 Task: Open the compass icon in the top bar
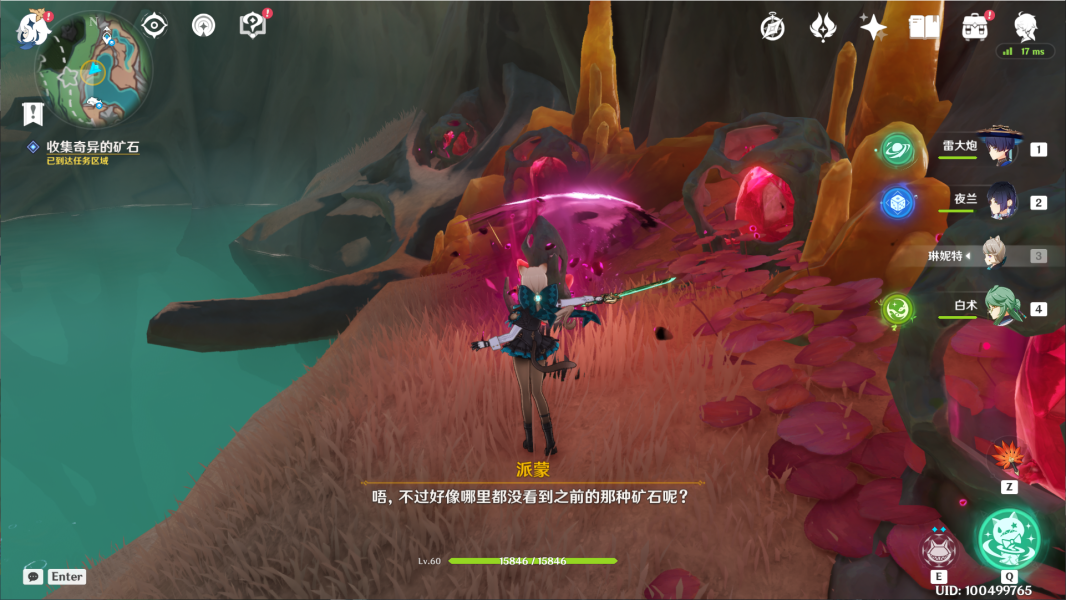coord(772,27)
